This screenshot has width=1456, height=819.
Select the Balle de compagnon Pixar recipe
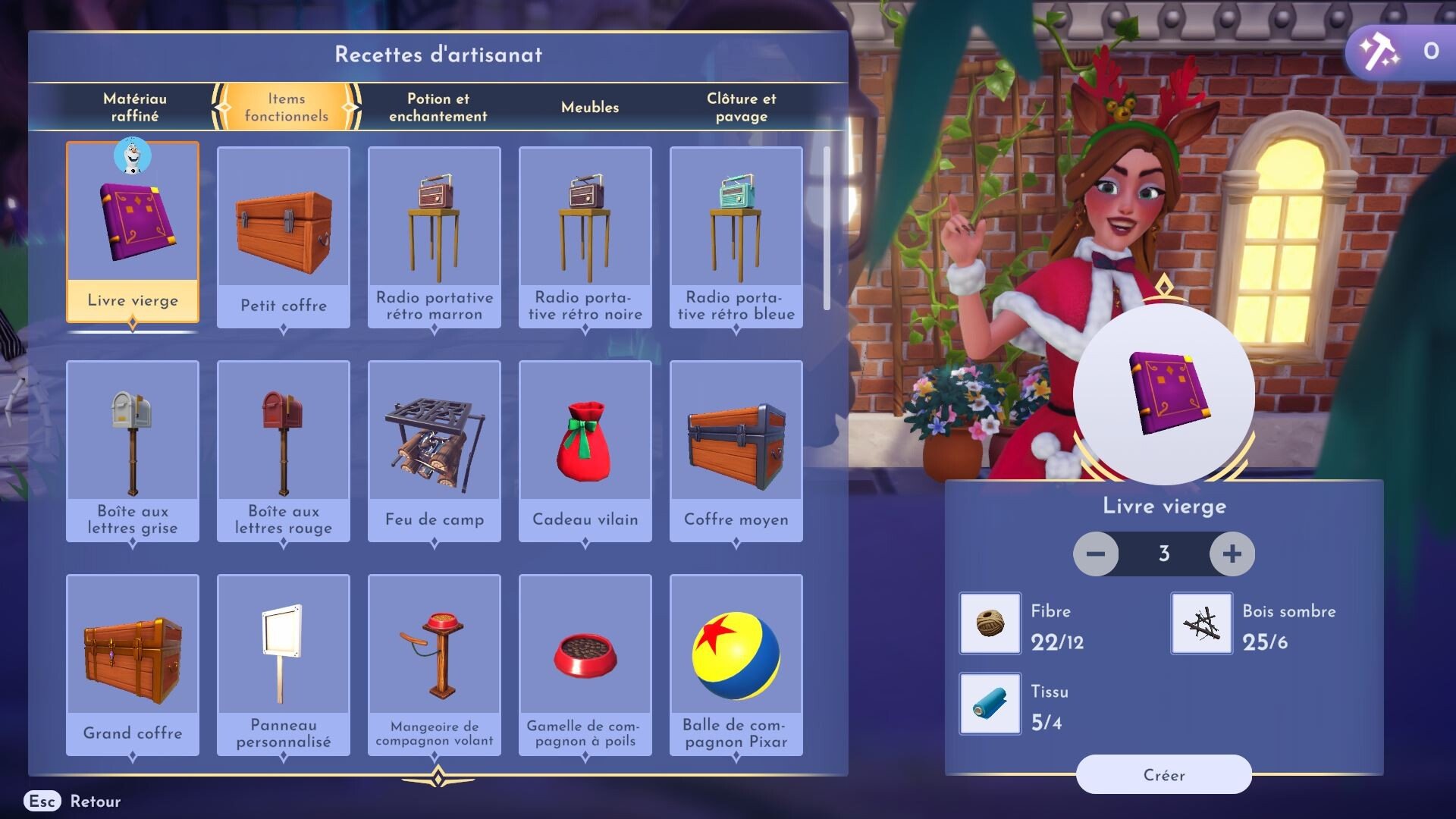(x=736, y=664)
